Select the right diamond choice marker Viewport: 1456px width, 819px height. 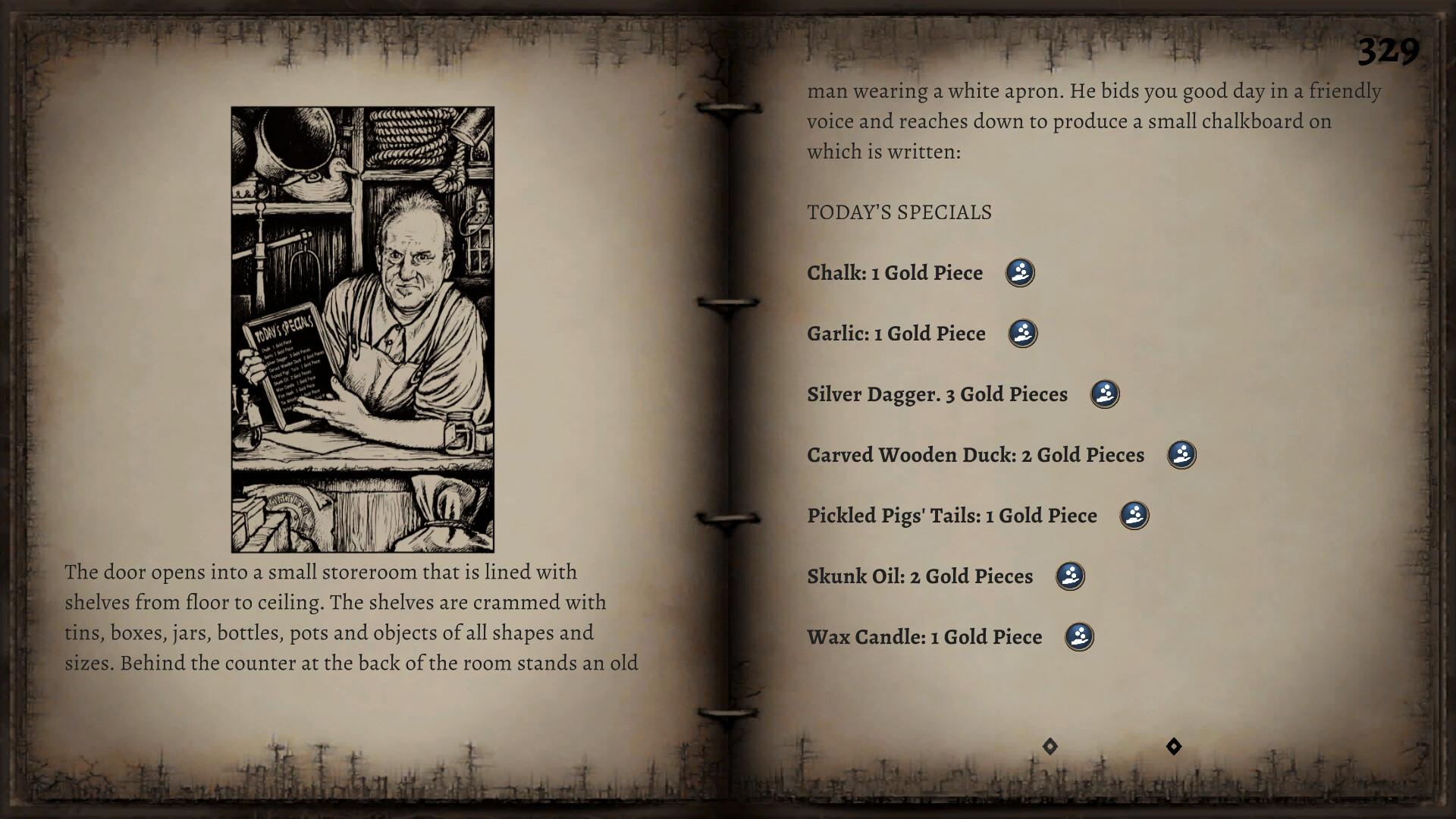(x=1174, y=746)
